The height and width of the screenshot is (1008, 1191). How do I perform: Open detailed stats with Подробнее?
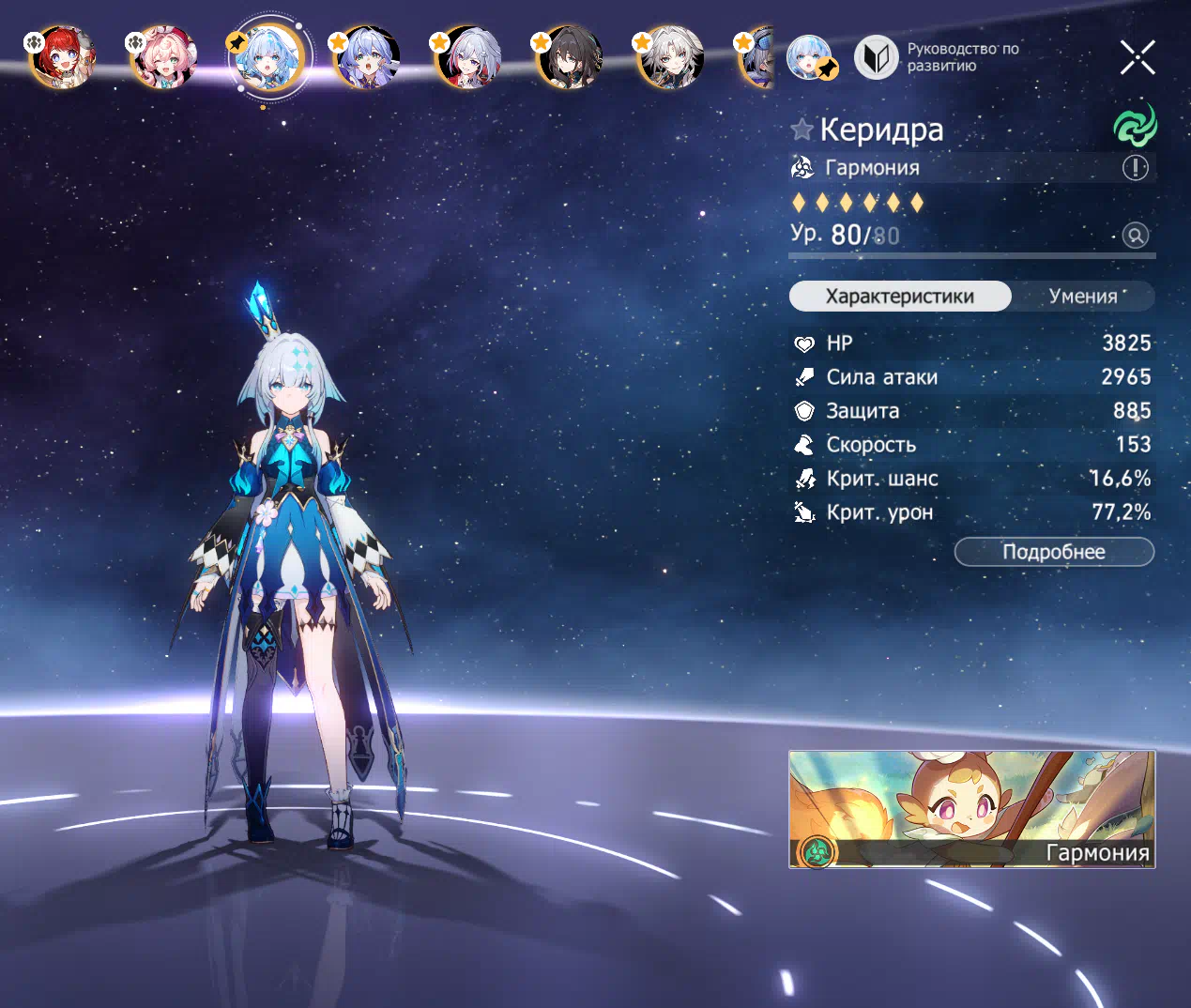(1054, 552)
